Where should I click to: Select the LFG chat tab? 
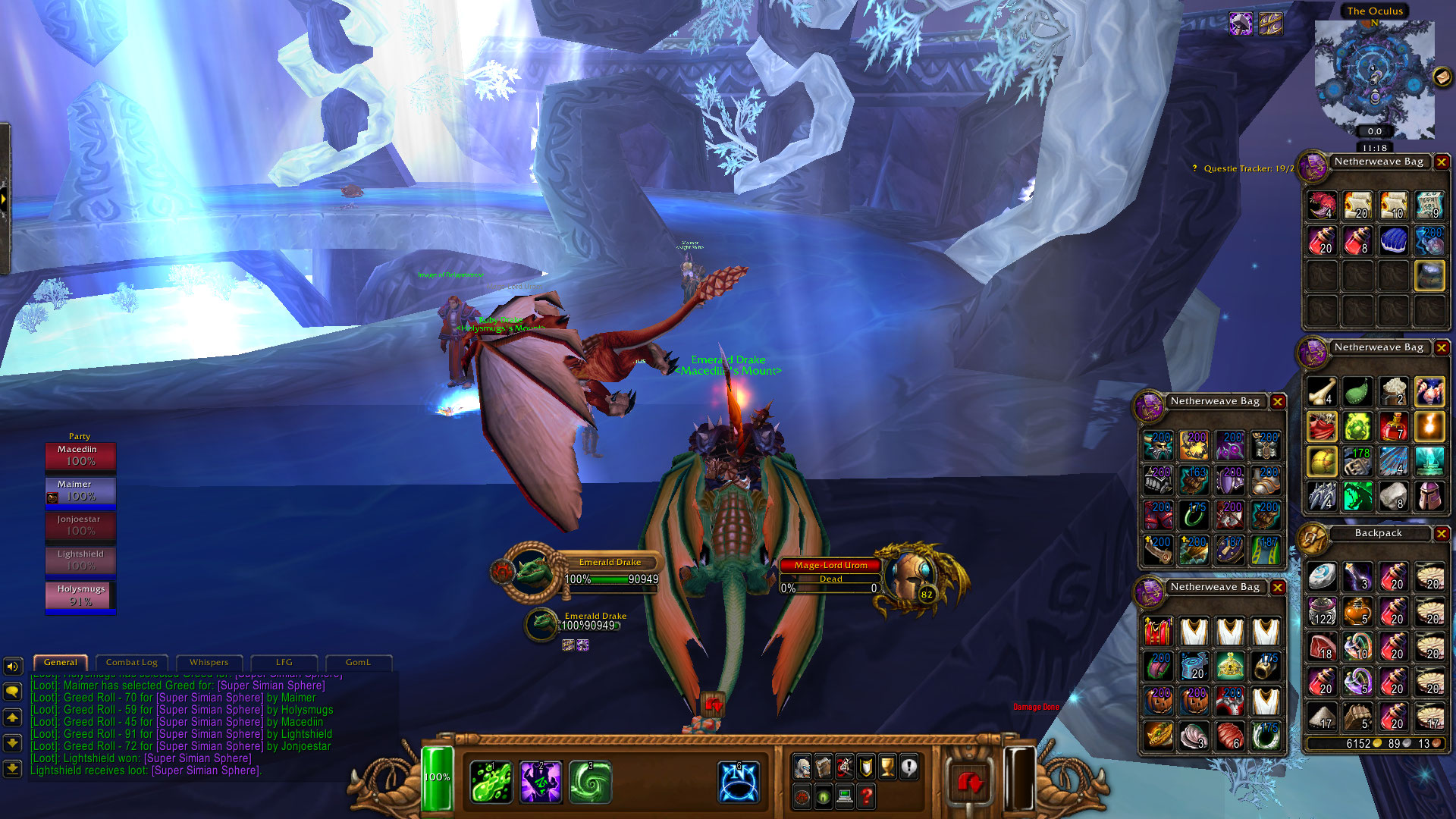tap(284, 662)
